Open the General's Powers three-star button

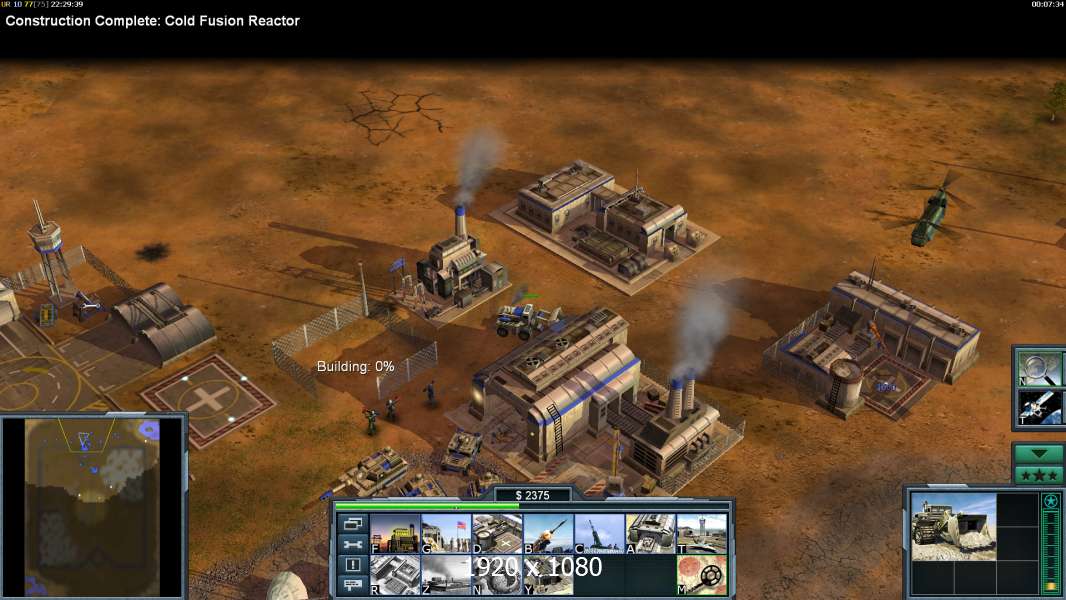point(1038,474)
